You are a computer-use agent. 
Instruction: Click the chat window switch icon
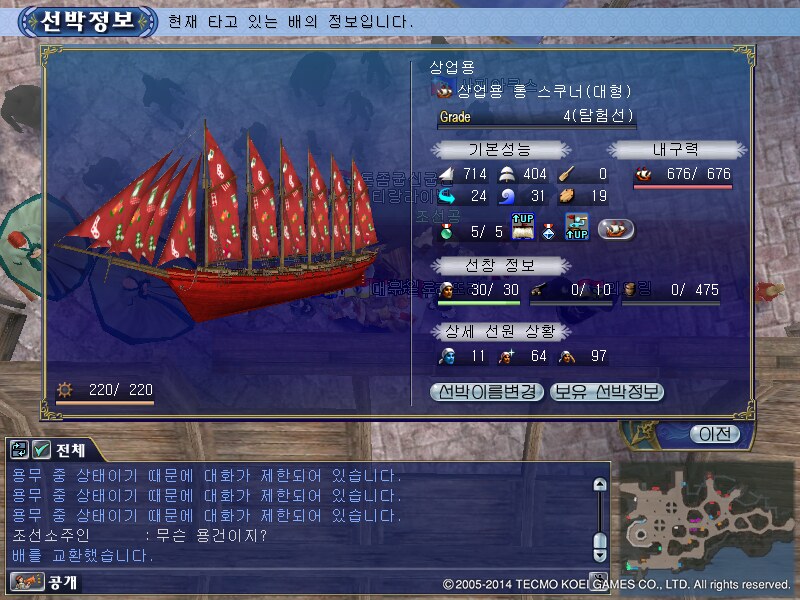(x=20, y=450)
